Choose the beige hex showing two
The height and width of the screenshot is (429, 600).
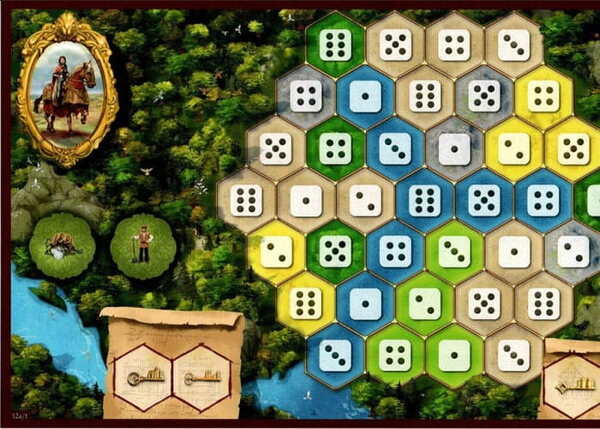click(x=364, y=200)
